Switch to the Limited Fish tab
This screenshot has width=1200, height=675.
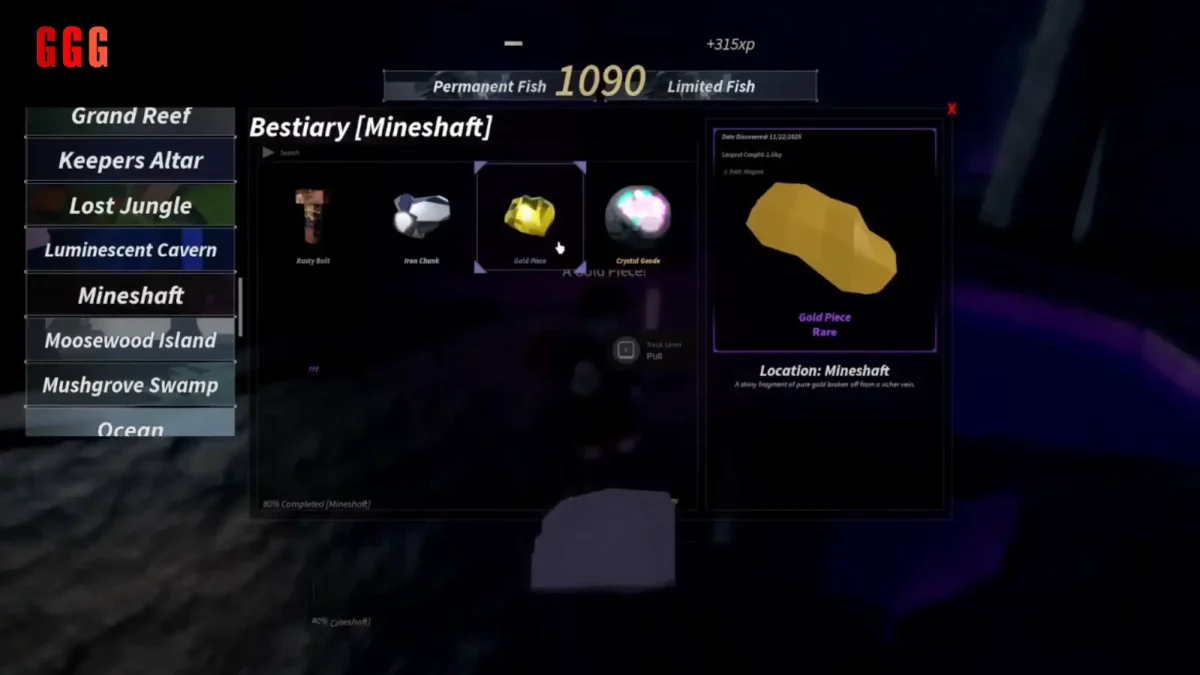(711, 87)
